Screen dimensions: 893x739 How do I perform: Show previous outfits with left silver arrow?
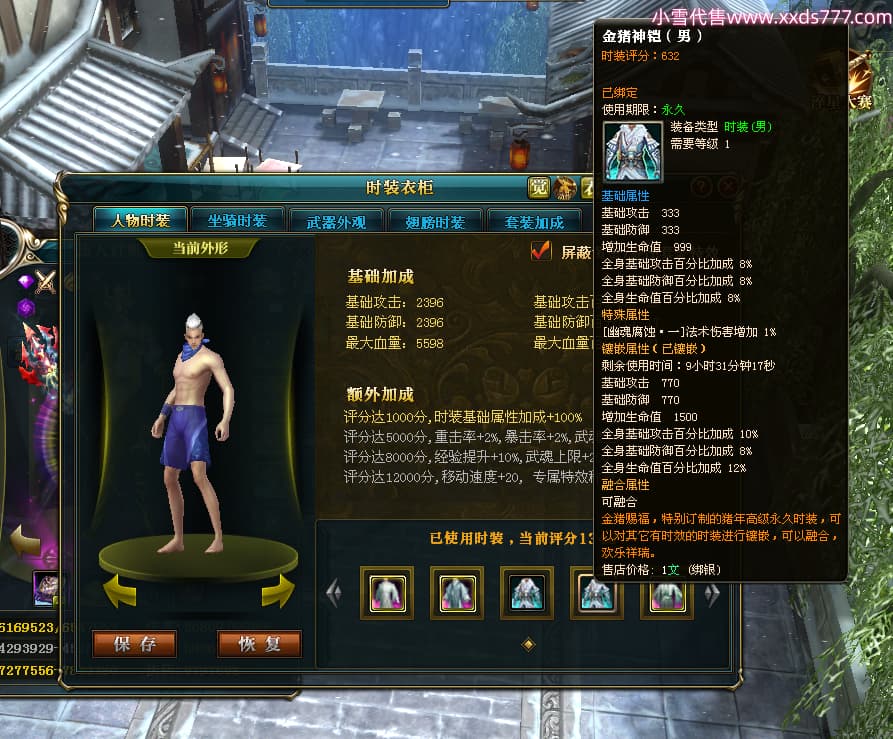point(334,594)
